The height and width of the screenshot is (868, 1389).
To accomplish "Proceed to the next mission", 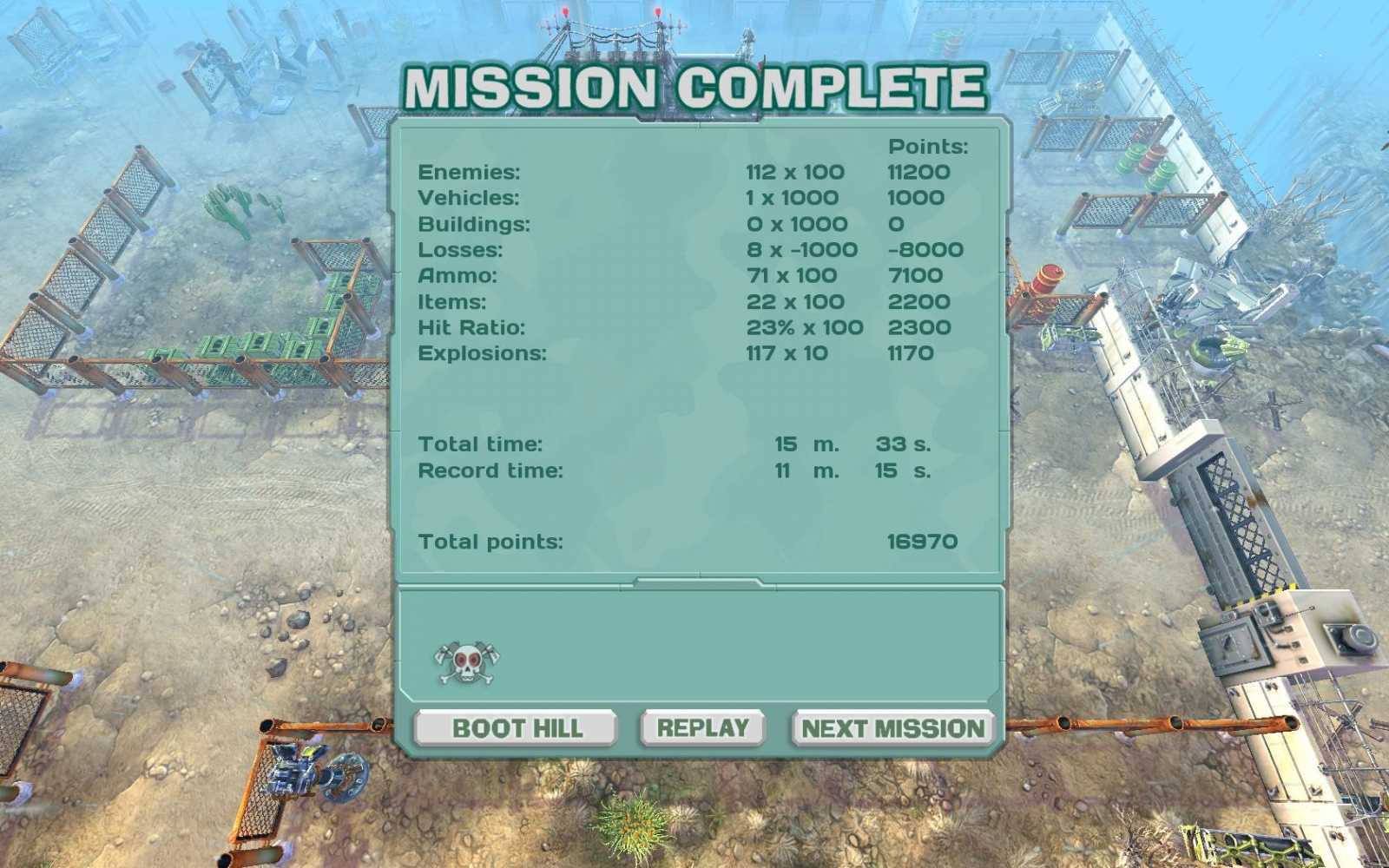I will pos(891,729).
